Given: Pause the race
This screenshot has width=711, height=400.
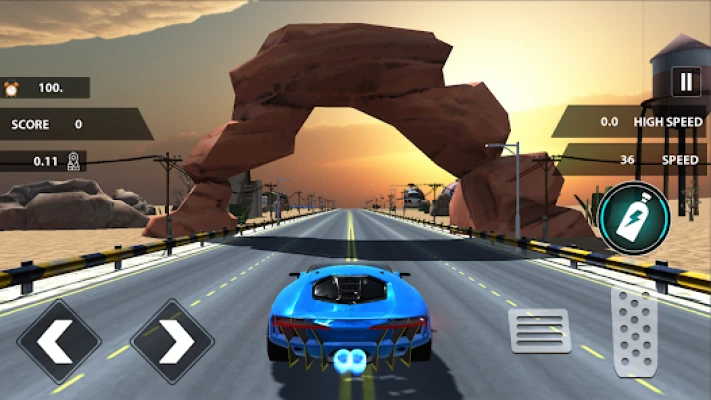Looking at the screenshot, I should [686, 82].
